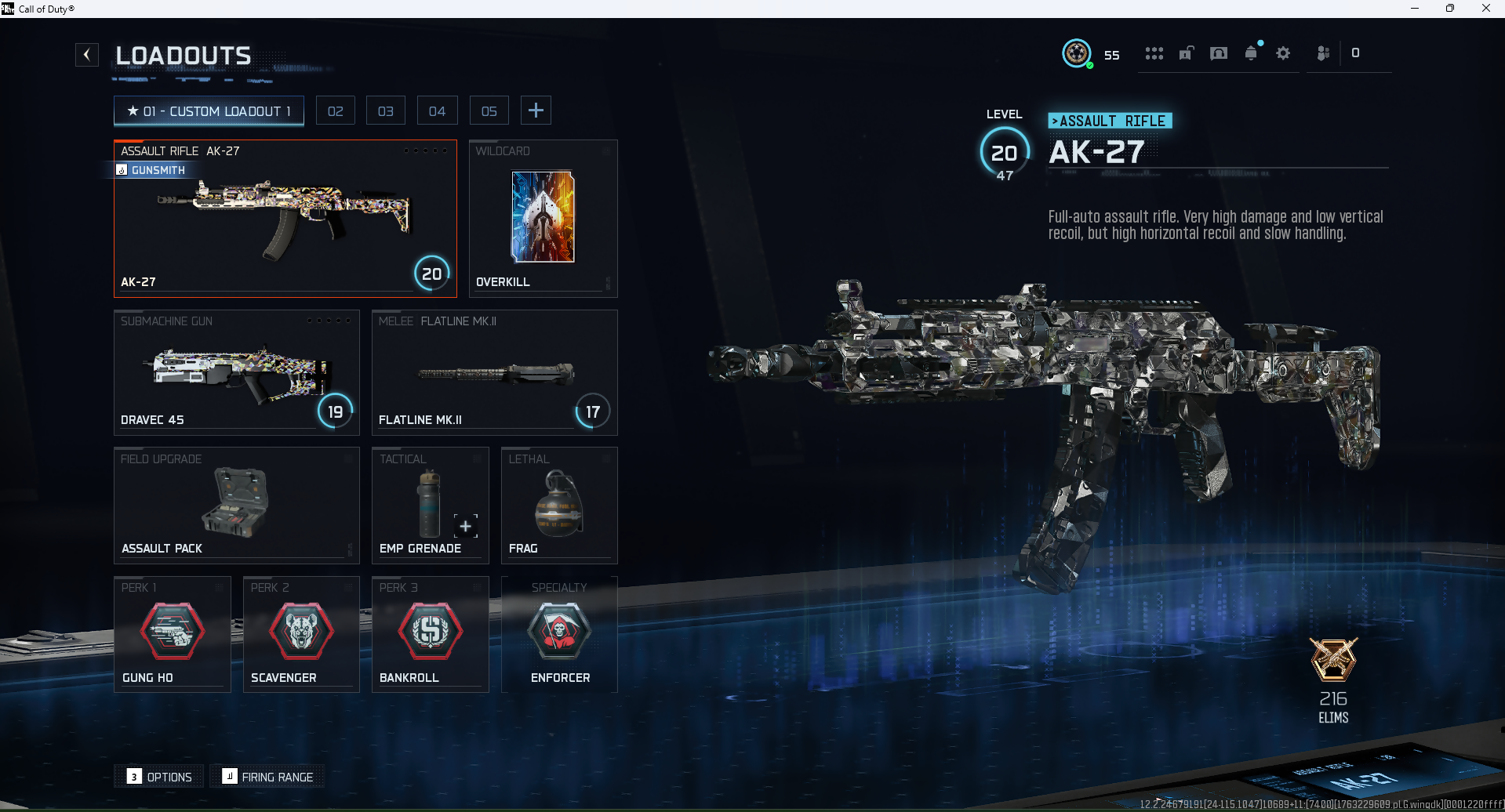The width and height of the screenshot is (1505, 812).
Task: Choose the Gung Ho perk slot
Action: pyautogui.click(x=173, y=634)
